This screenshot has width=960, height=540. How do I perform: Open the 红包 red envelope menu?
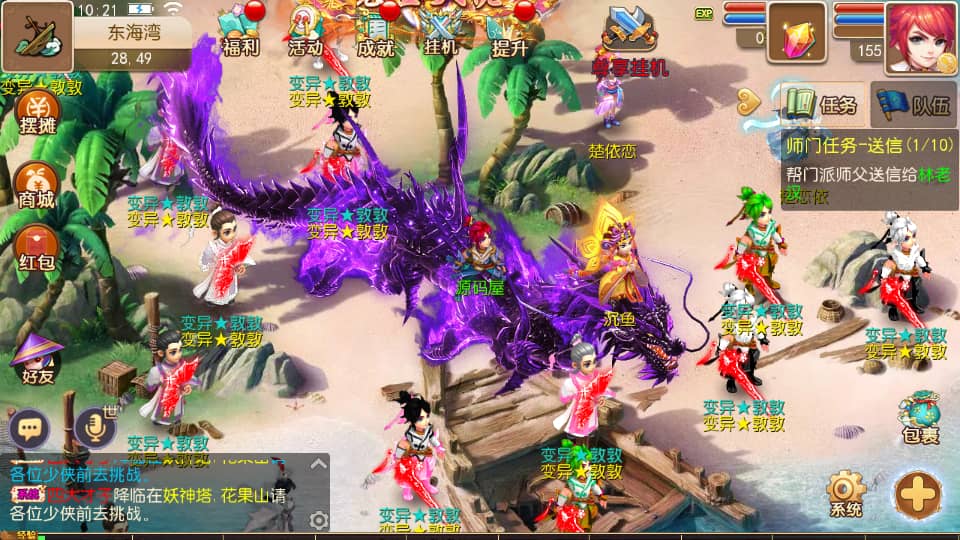[x=37, y=248]
